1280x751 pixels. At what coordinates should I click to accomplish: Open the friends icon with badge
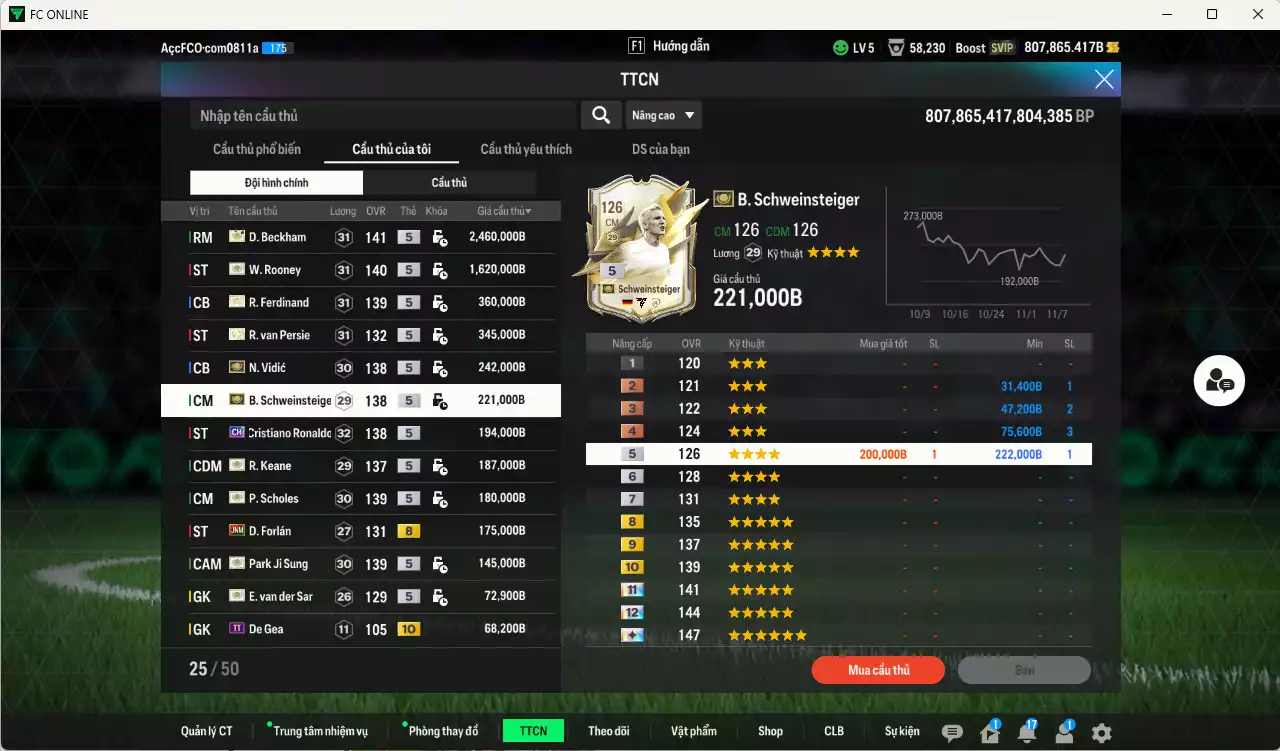[x=1063, y=732]
